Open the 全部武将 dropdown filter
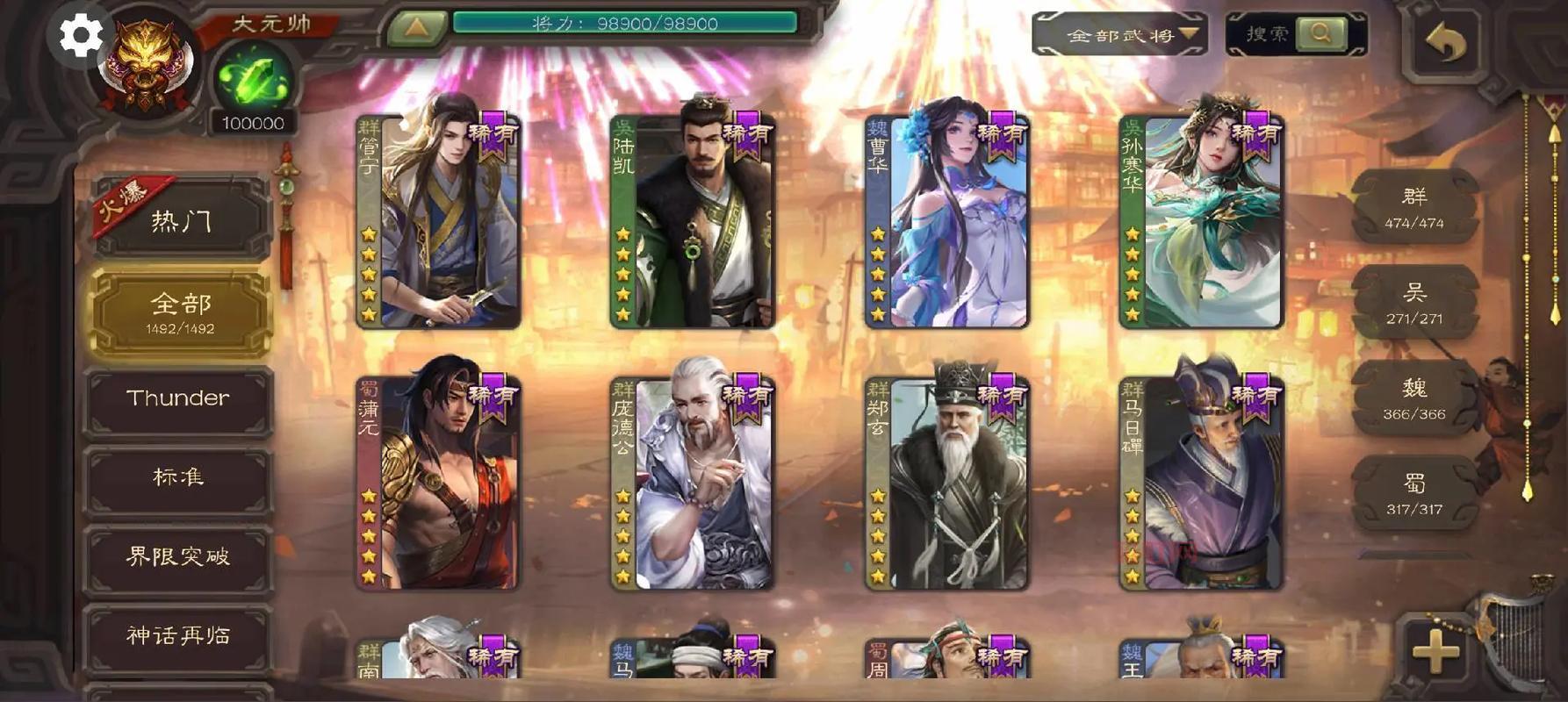This screenshot has height=702, width=1568. [1120, 35]
